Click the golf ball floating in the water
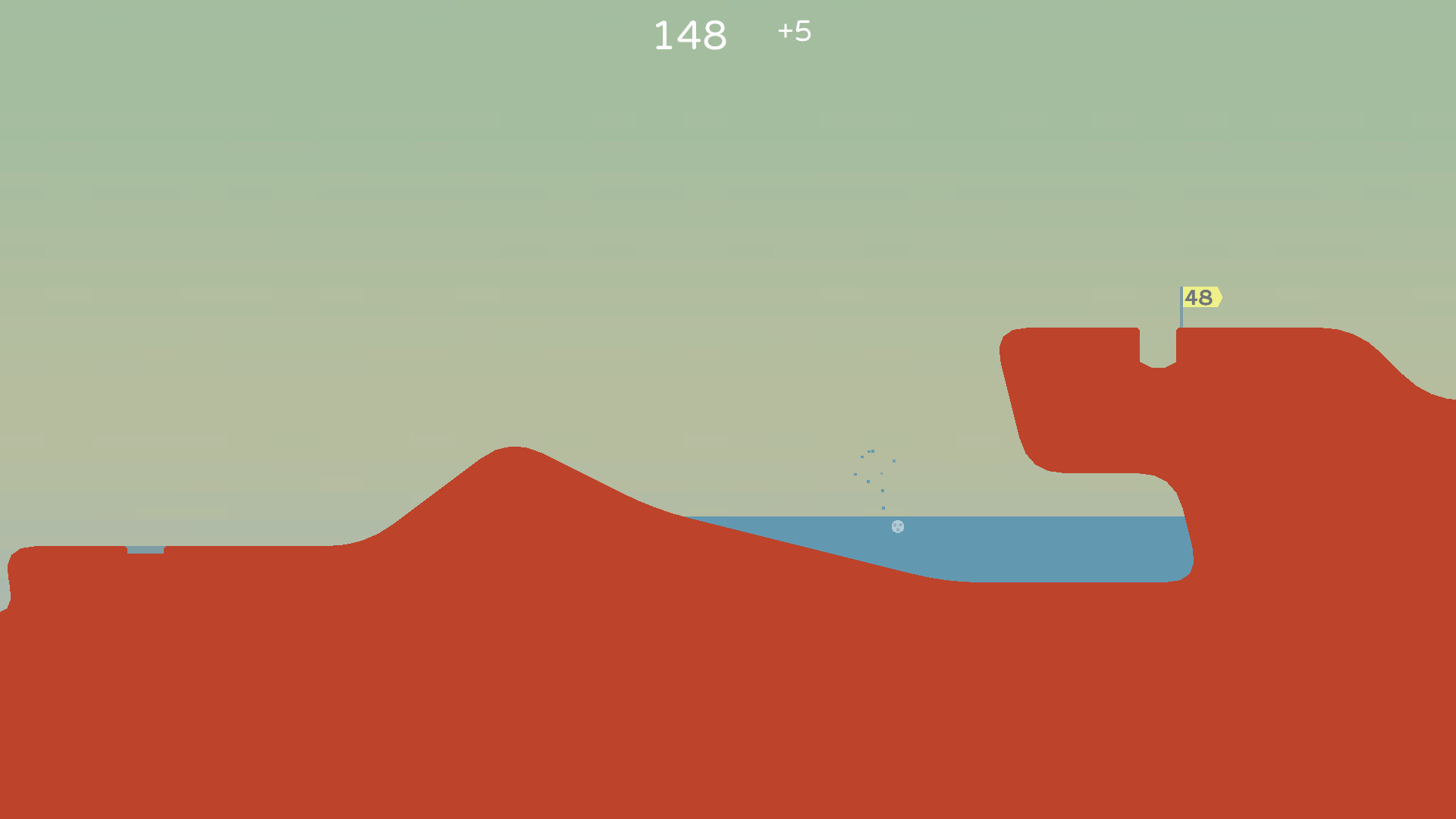This screenshot has width=1456, height=819. pyautogui.click(x=899, y=527)
